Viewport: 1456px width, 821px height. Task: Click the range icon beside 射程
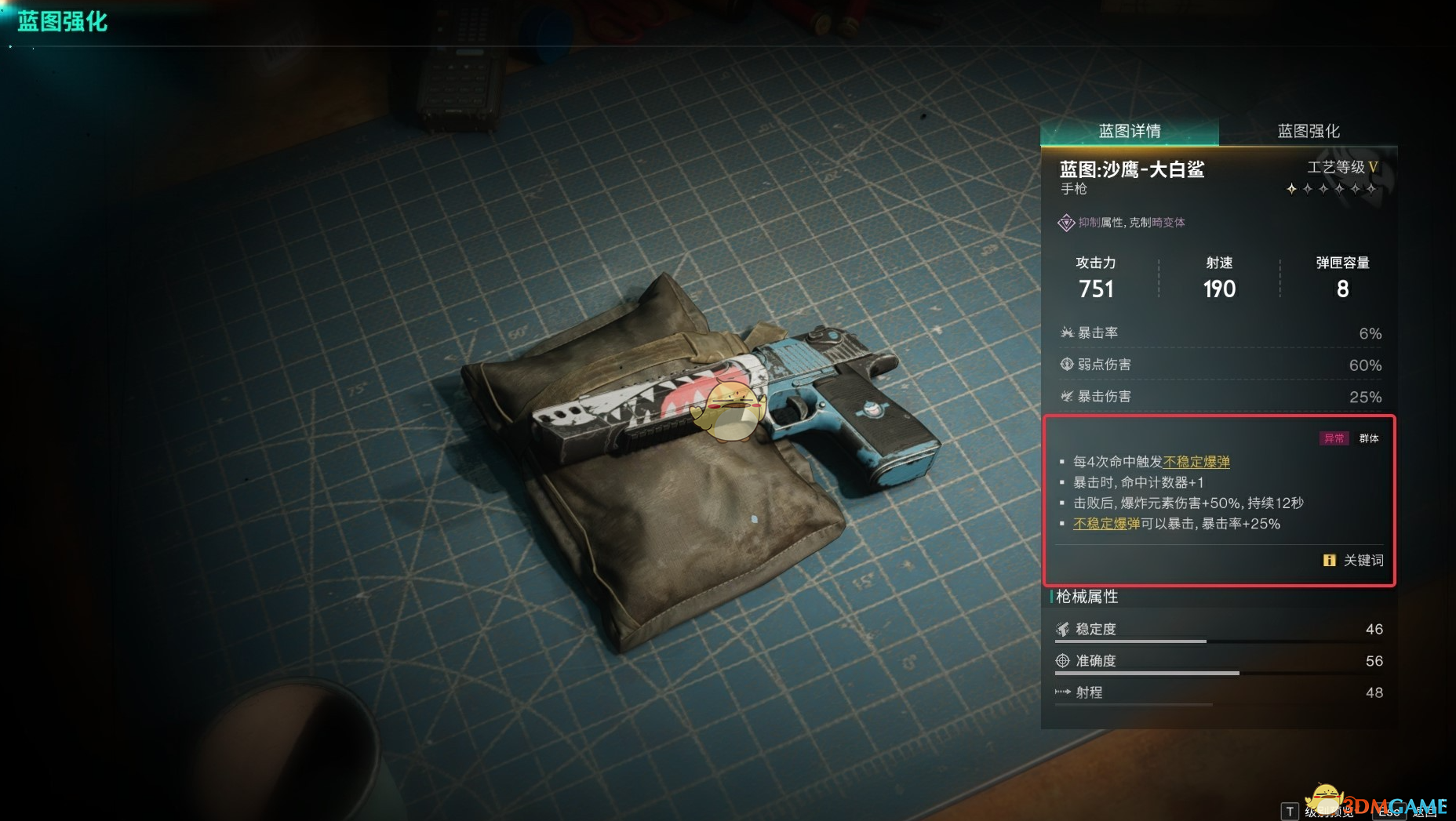click(1061, 692)
